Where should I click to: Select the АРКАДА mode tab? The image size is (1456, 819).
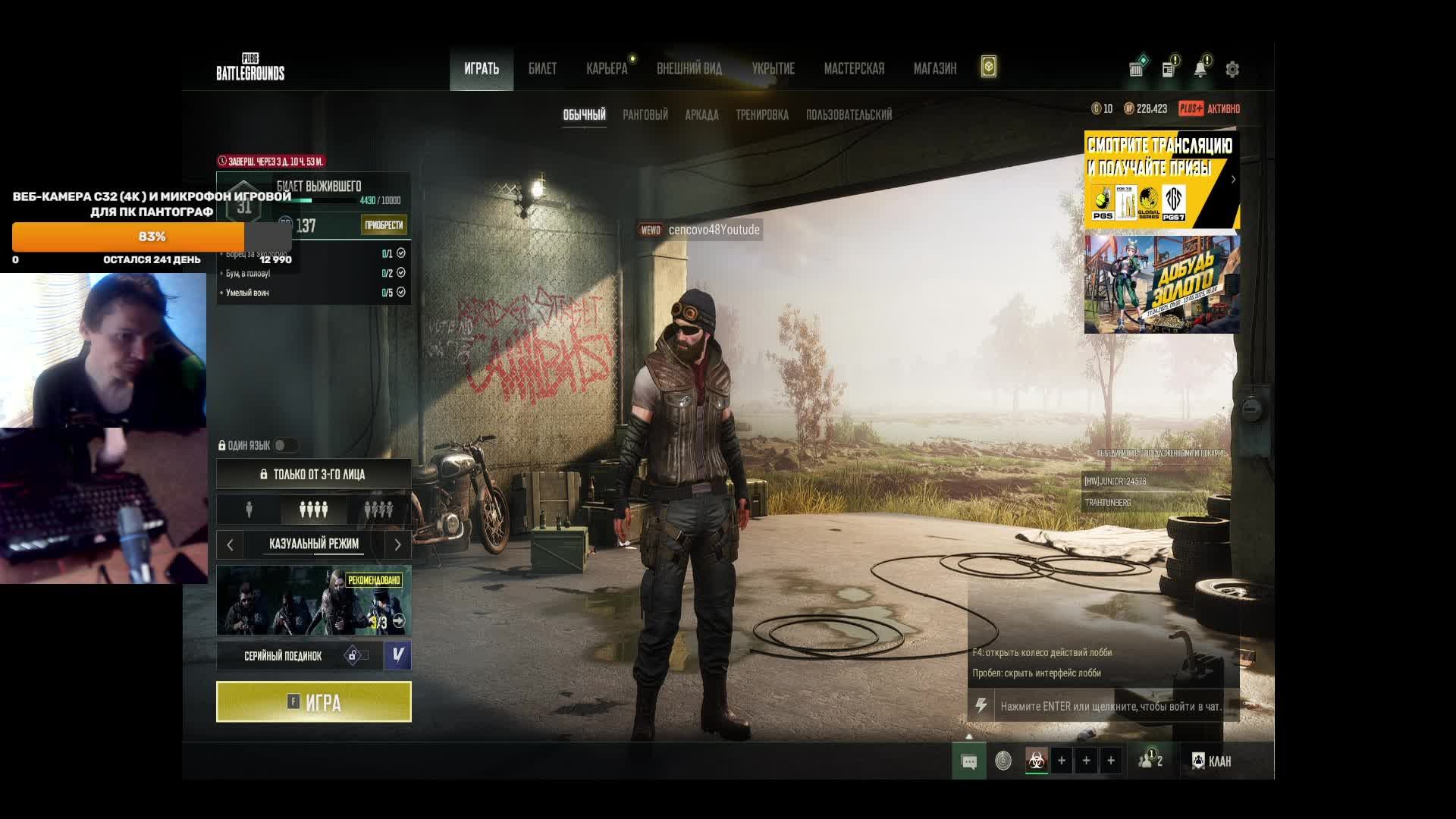point(701,115)
